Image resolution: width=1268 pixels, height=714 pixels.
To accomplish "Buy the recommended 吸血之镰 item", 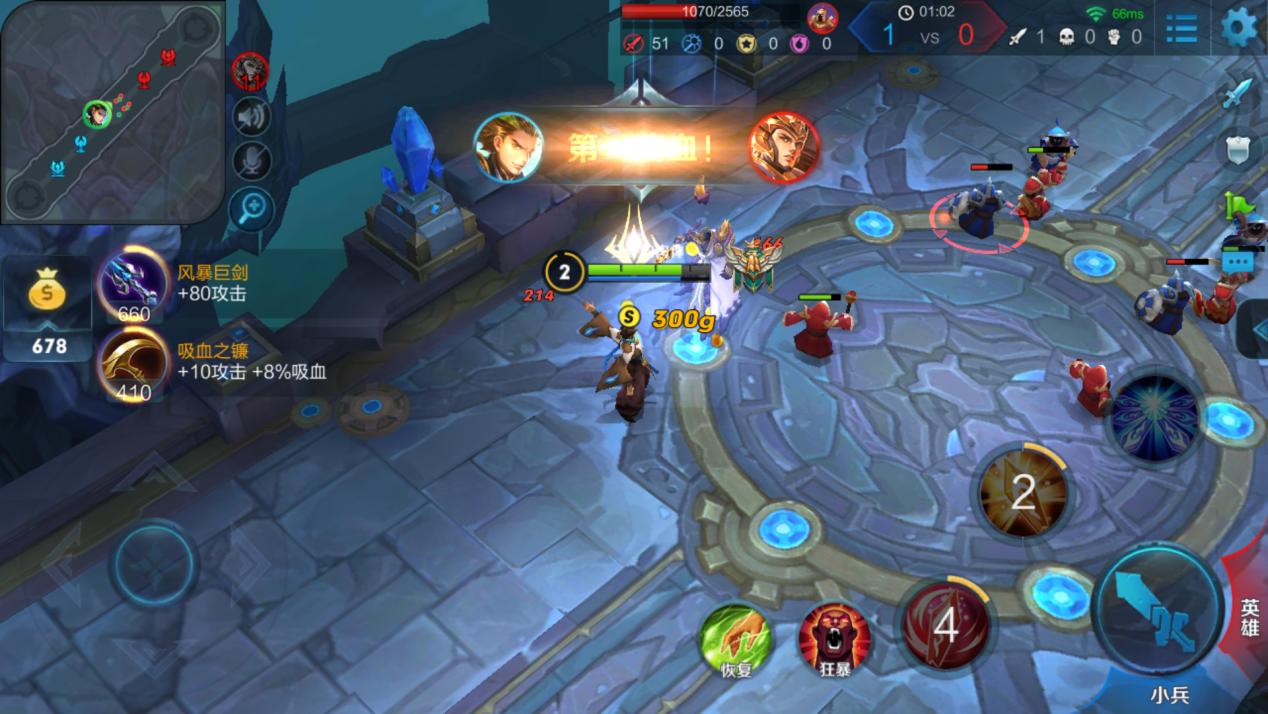I will 133,361.
